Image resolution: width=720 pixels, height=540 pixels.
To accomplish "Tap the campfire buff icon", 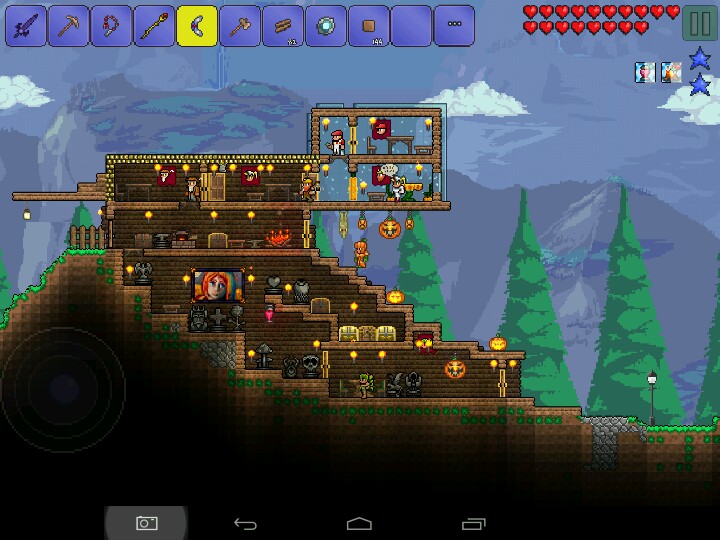I will point(670,72).
